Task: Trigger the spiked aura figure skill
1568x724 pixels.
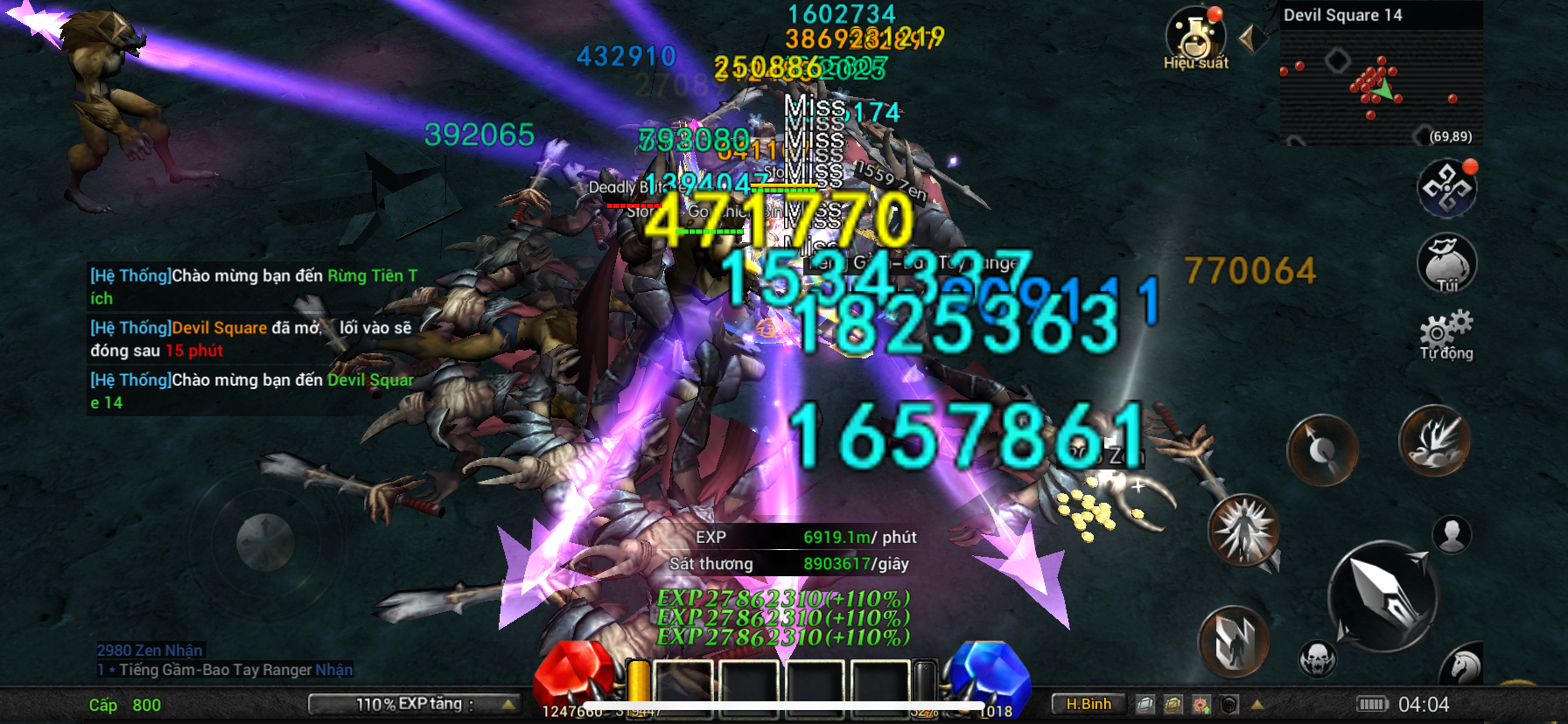Action: point(1243,529)
